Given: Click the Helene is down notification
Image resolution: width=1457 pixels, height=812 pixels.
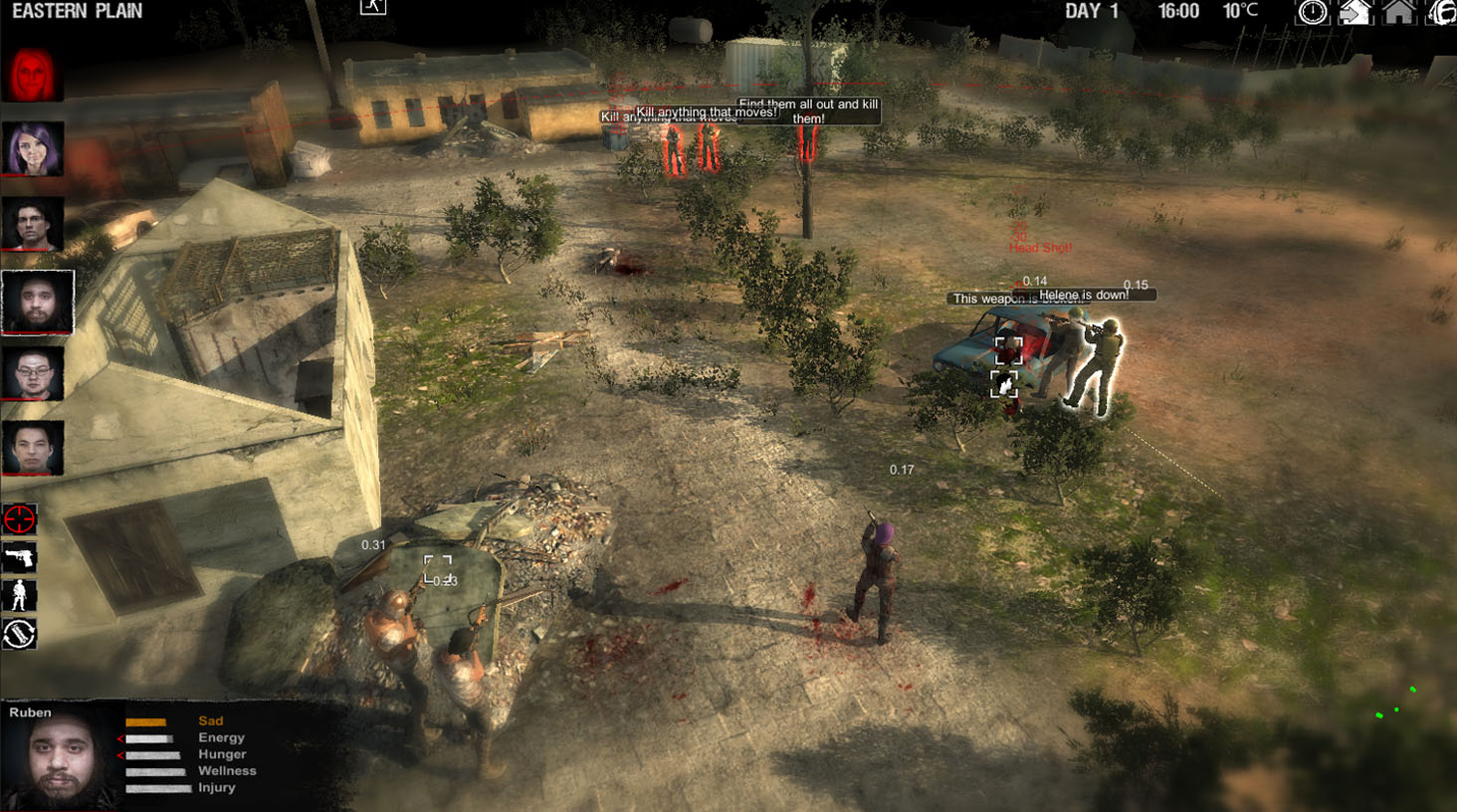Looking at the screenshot, I should [x=1081, y=294].
